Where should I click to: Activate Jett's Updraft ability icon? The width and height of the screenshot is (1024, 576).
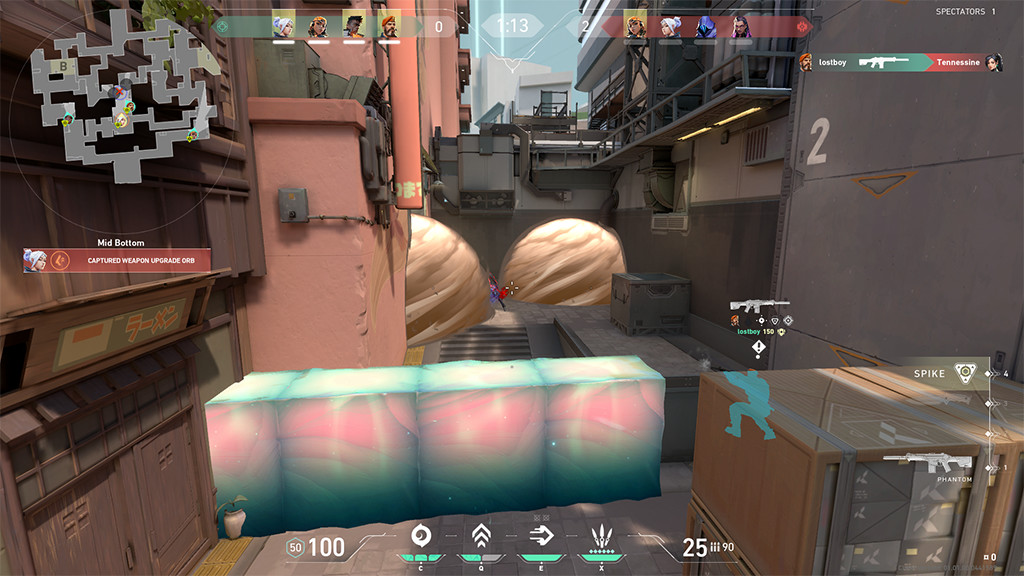coord(481,536)
